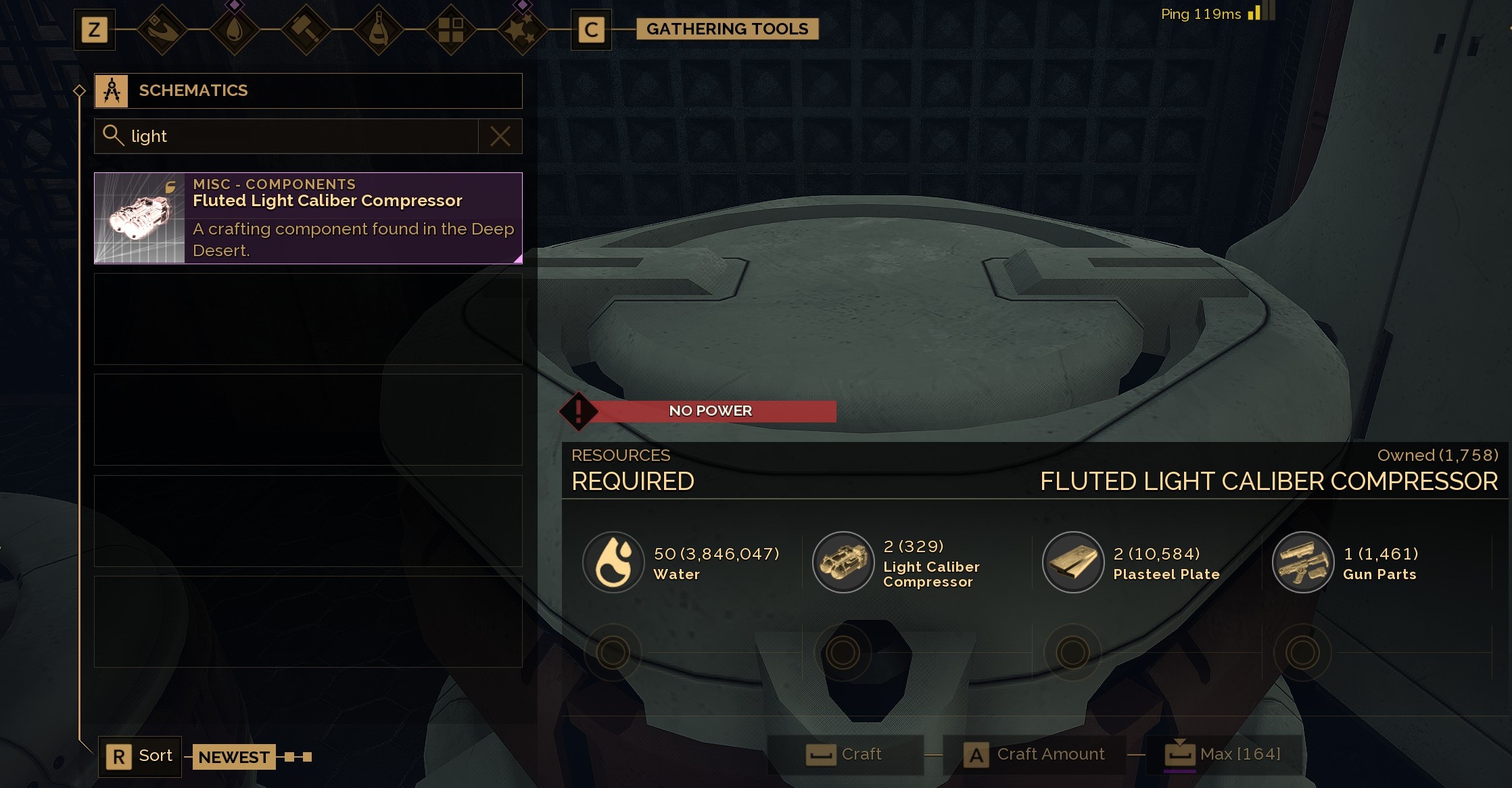Click the Schematics header
The height and width of the screenshot is (788, 1512).
tap(308, 91)
